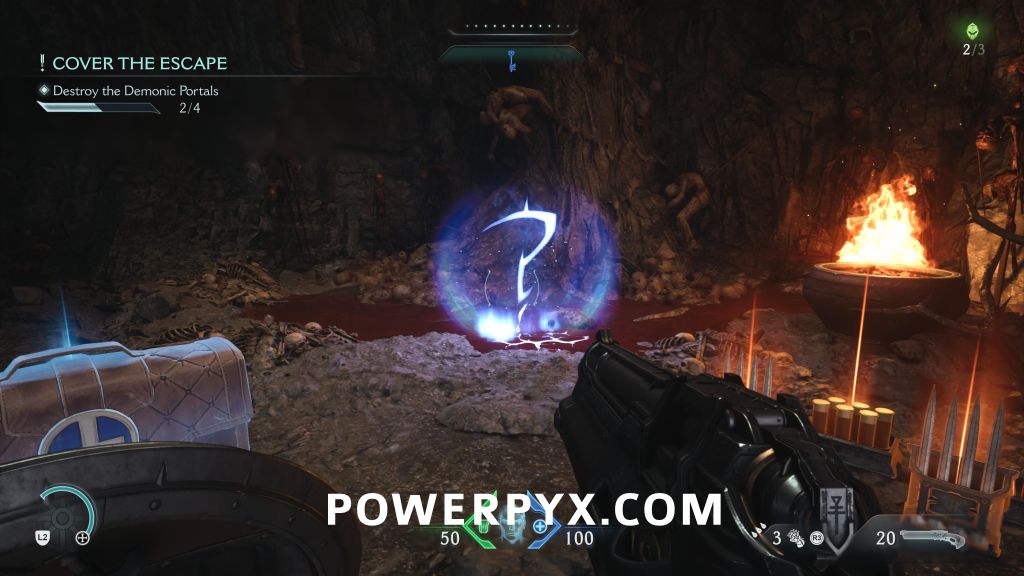Select the equipped shotgun weapon icon

tap(932, 538)
